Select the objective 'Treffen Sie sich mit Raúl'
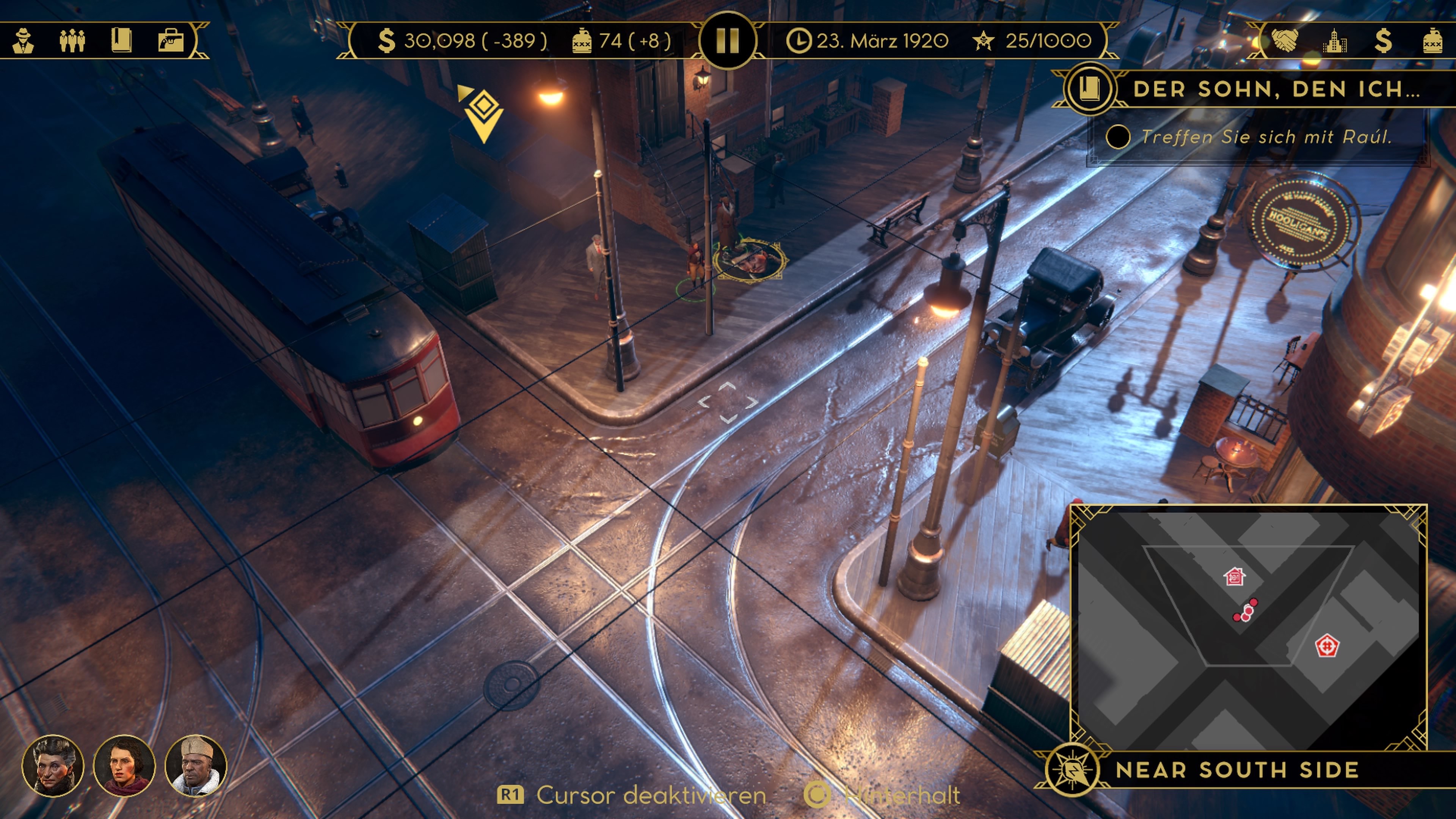 coord(1265,137)
